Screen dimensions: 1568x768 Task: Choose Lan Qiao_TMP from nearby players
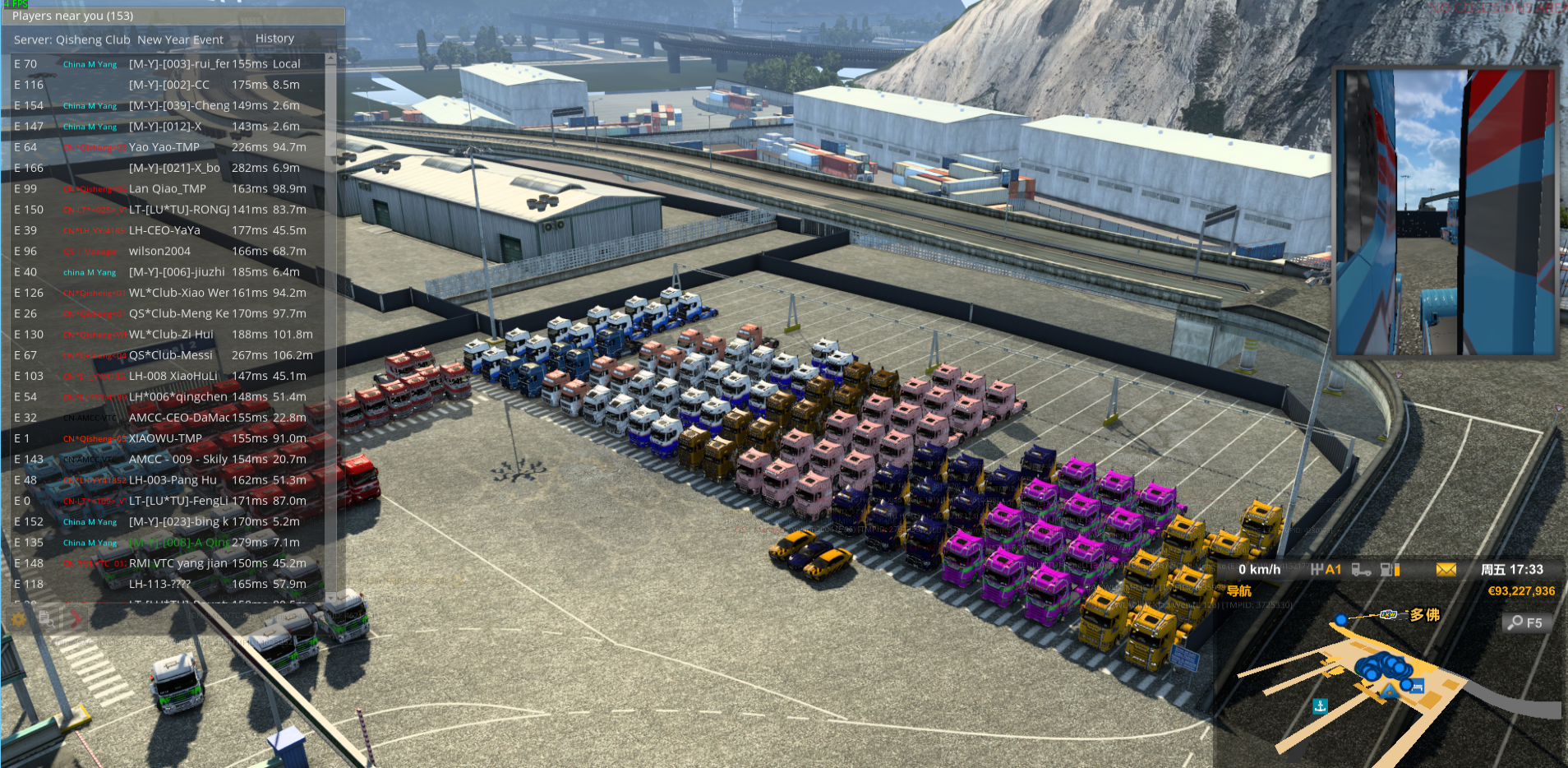[x=168, y=189]
